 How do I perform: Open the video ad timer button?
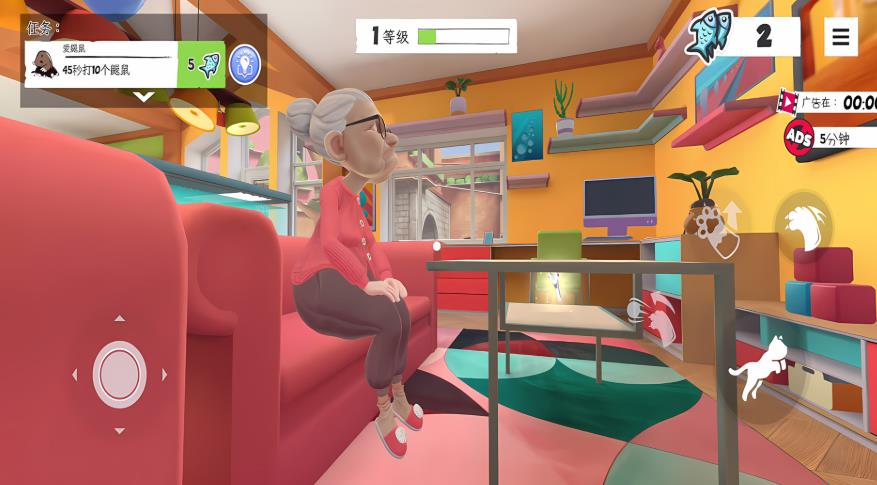[x=828, y=102]
